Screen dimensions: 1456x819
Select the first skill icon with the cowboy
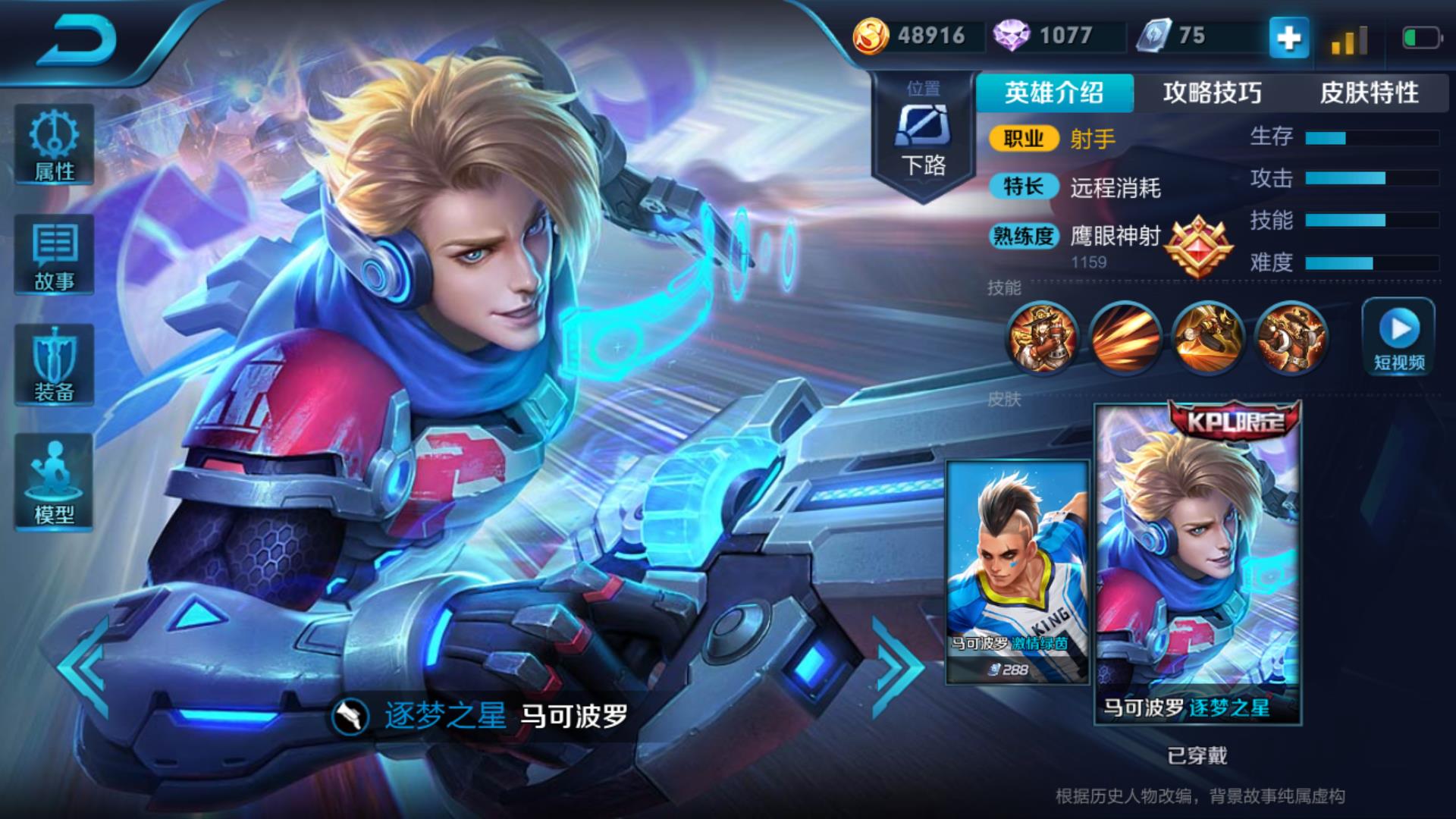click(1043, 338)
